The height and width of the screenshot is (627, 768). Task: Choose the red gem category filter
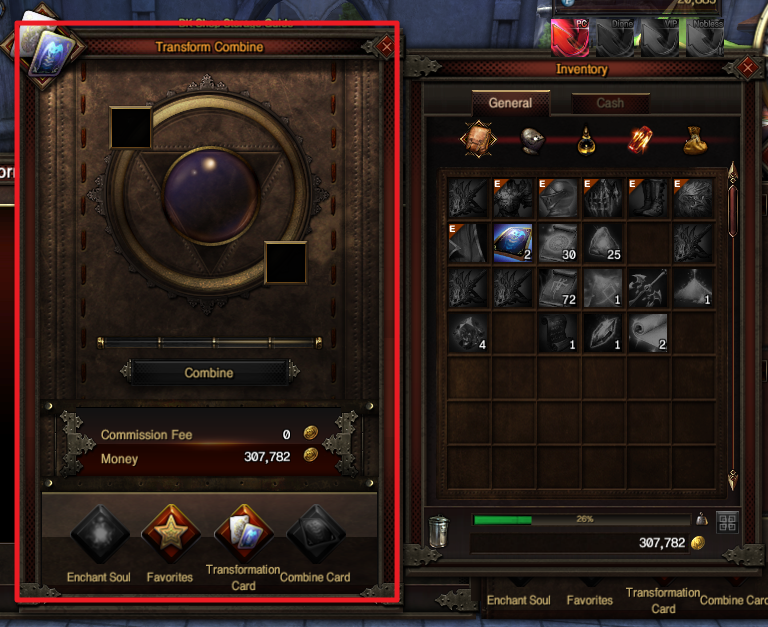(x=641, y=141)
